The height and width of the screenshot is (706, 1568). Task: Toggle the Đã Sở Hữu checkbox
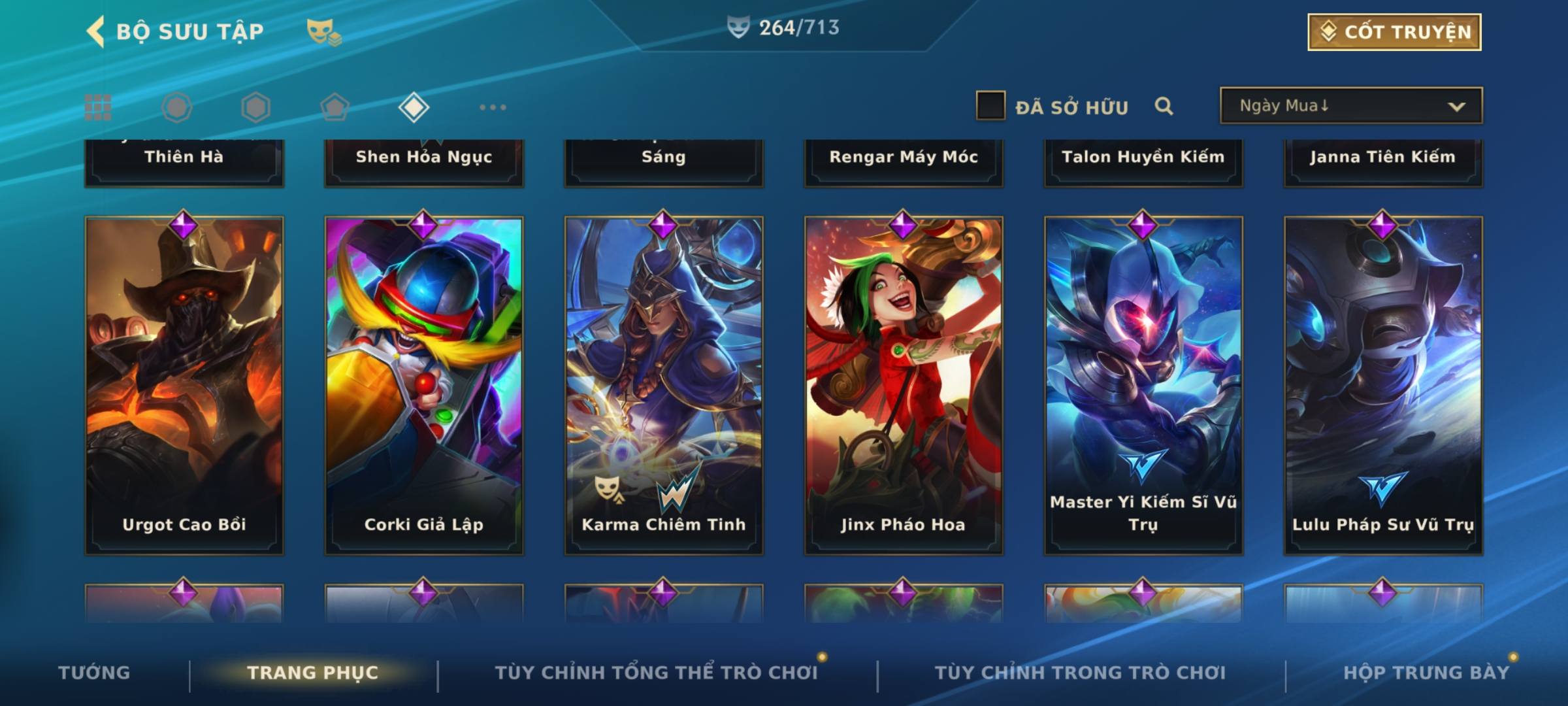point(990,106)
